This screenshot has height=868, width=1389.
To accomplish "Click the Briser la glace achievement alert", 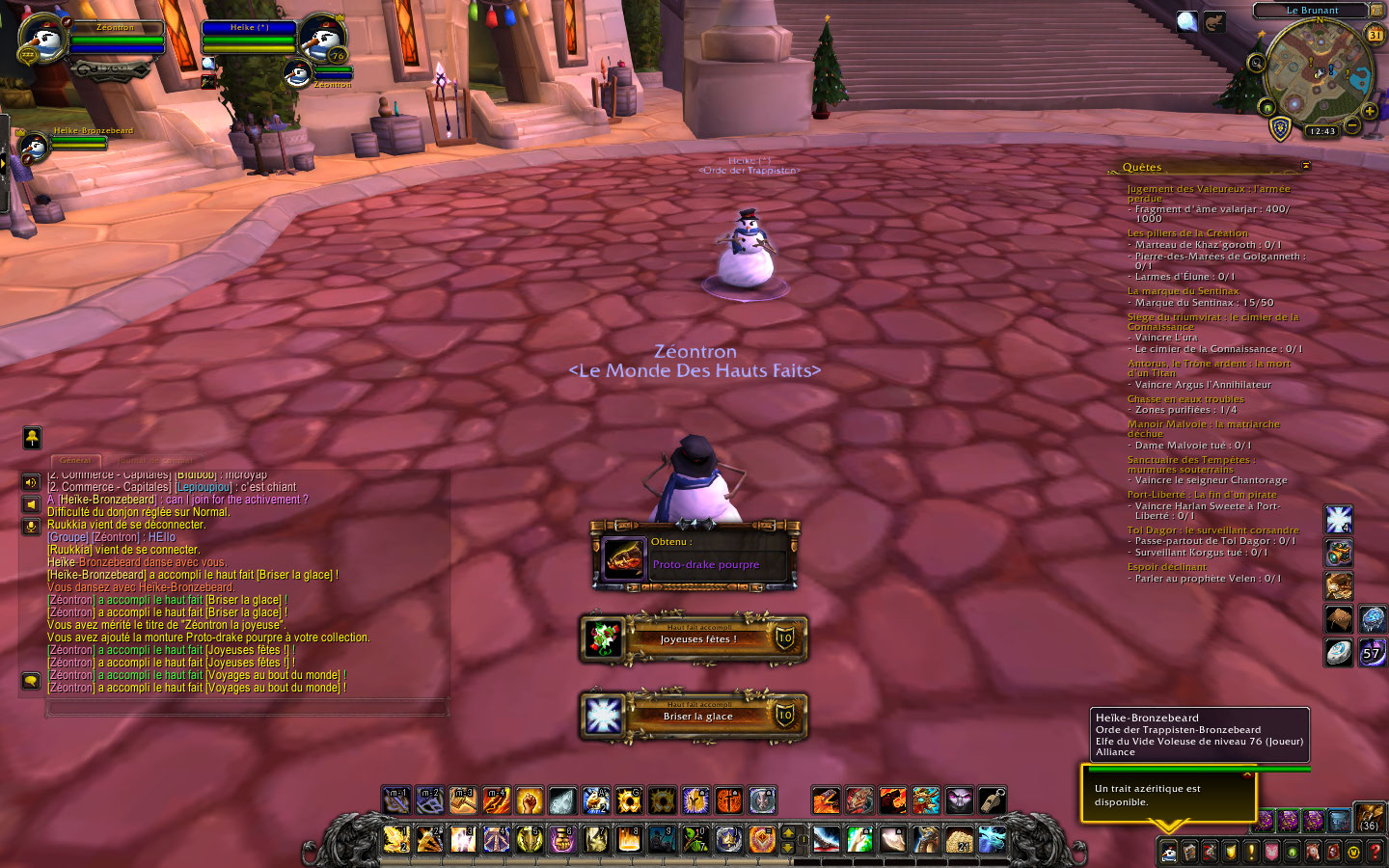I will (694, 716).
